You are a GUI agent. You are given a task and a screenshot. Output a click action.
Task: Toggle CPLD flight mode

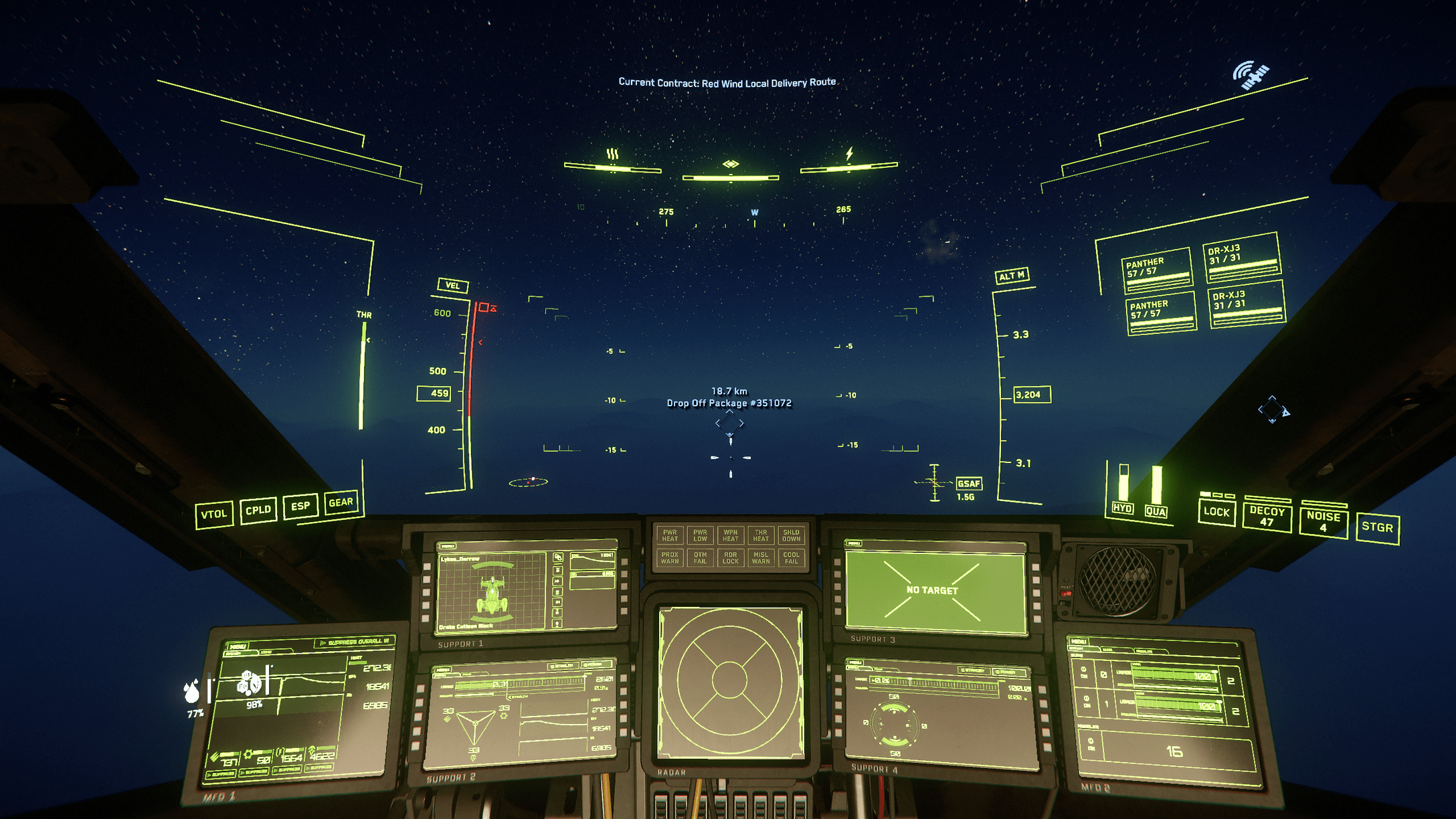coord(258,510)
